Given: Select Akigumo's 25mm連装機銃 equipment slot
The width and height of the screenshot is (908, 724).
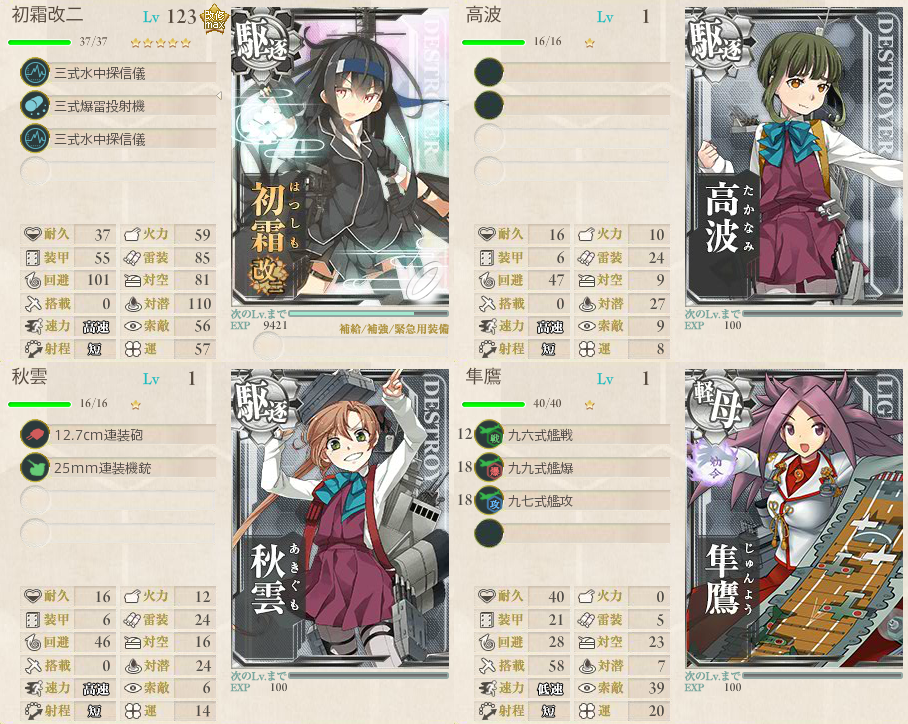Looking at the screenshot, I should [x=118, y=467].
